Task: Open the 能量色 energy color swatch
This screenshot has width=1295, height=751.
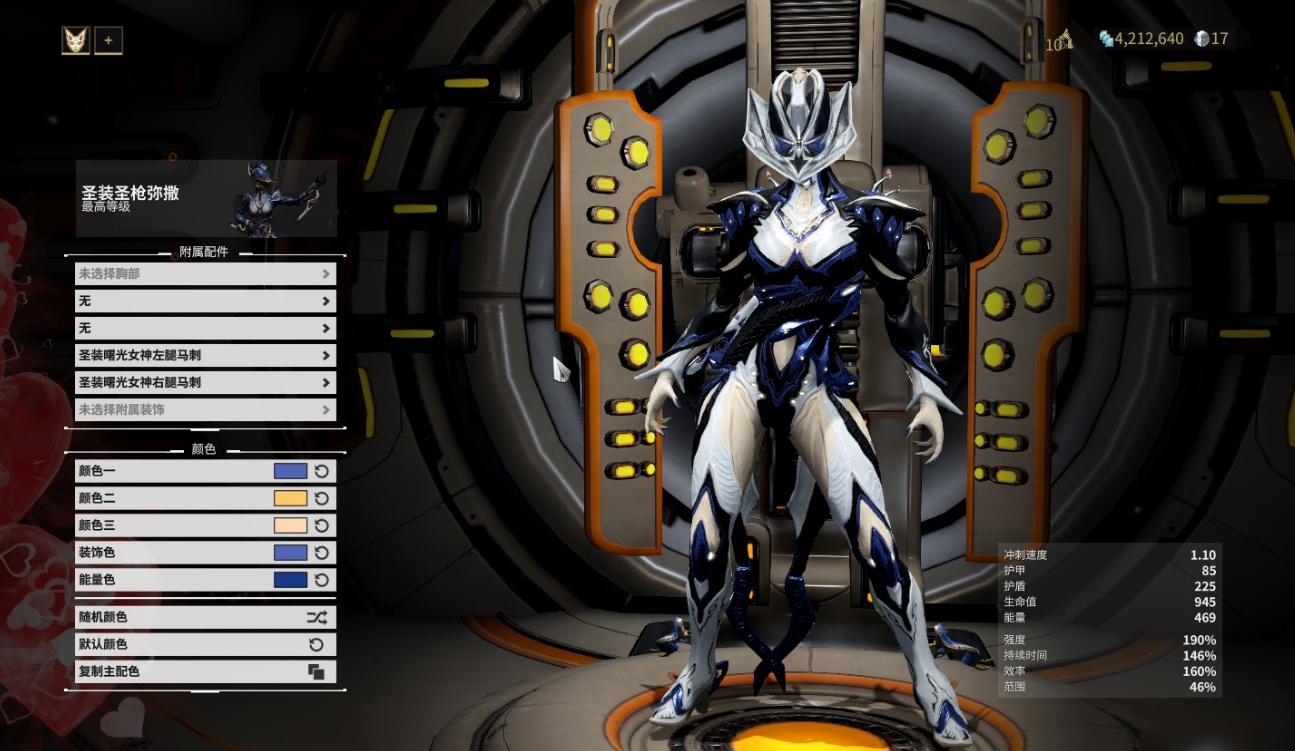Action: pyautogui.click(x=290, y=579)
